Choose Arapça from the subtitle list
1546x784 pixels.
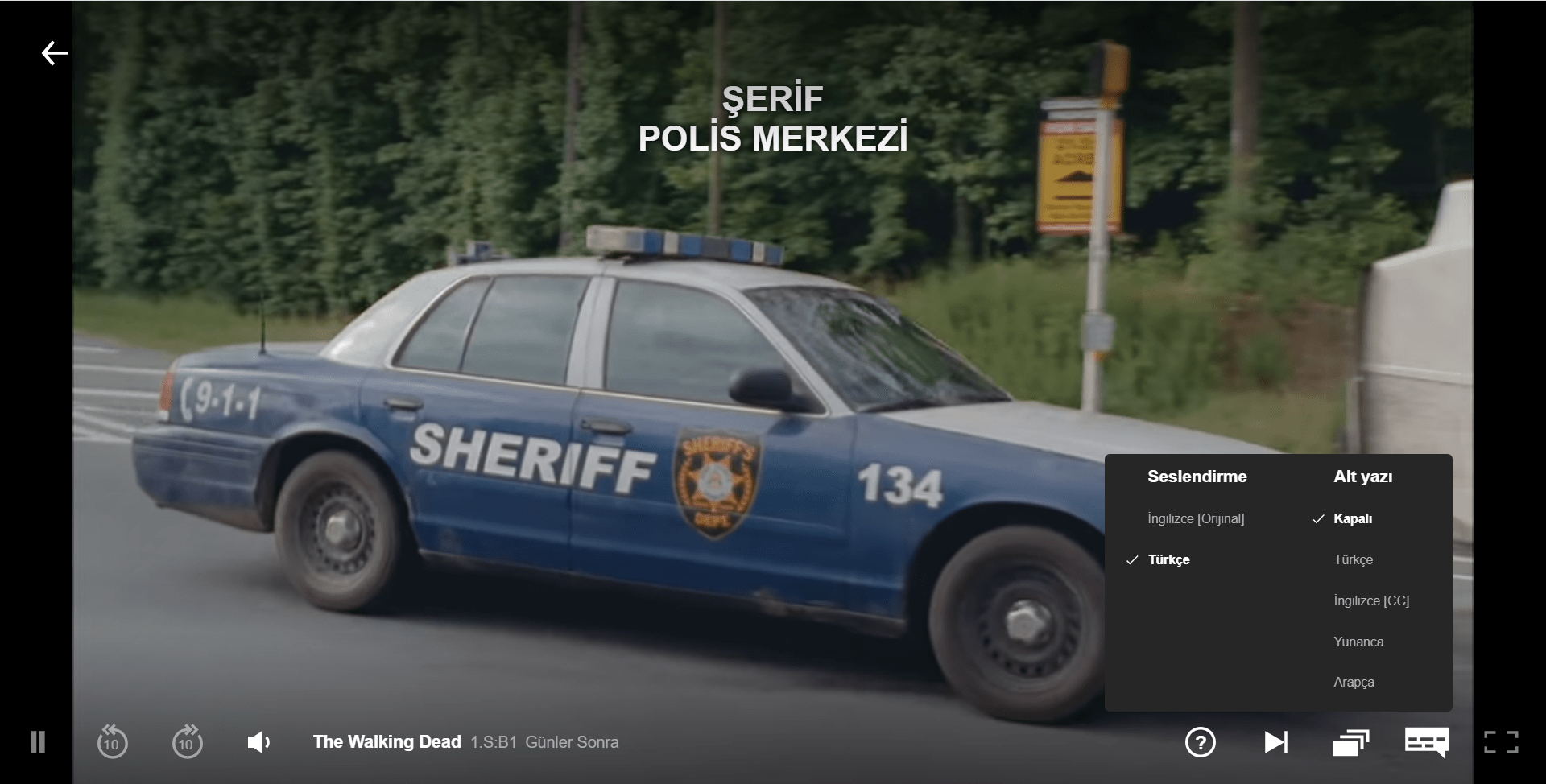pos(1355,682)
